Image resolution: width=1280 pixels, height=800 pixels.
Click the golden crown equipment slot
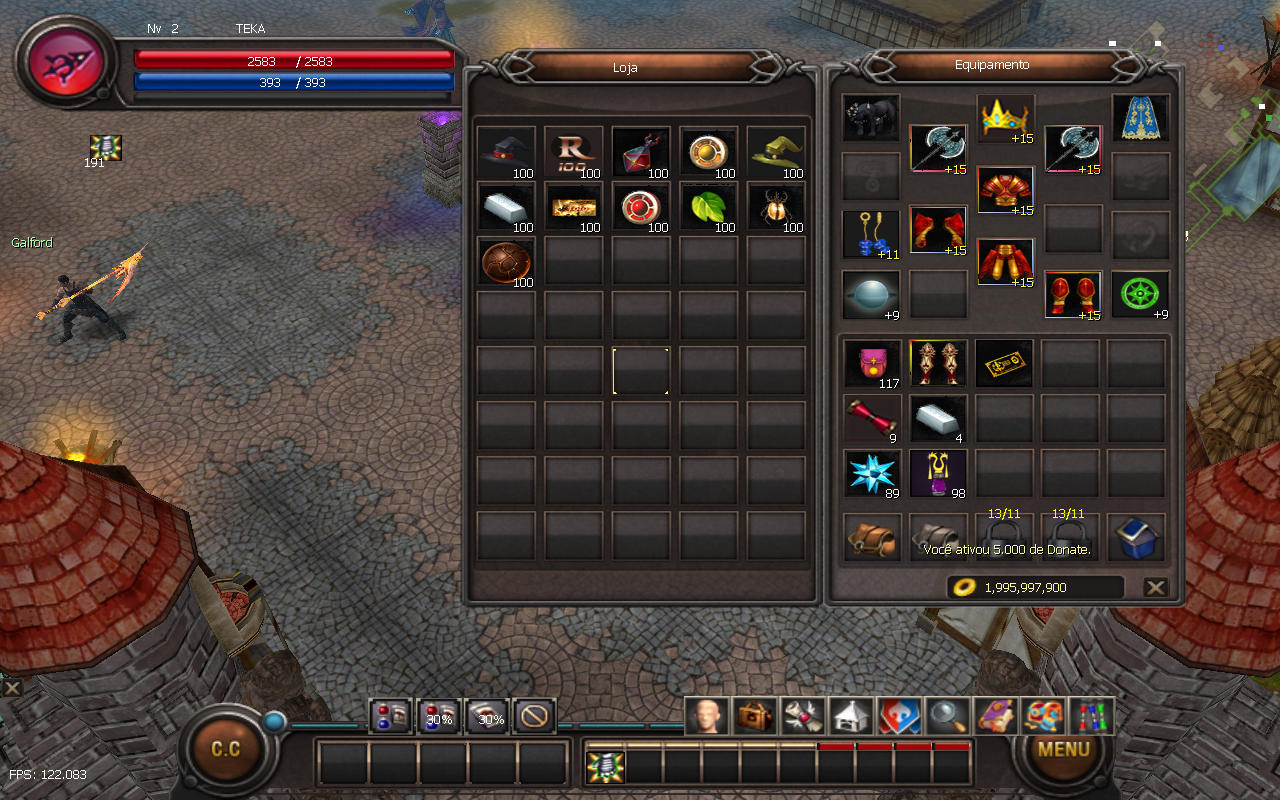[1005, 119]
